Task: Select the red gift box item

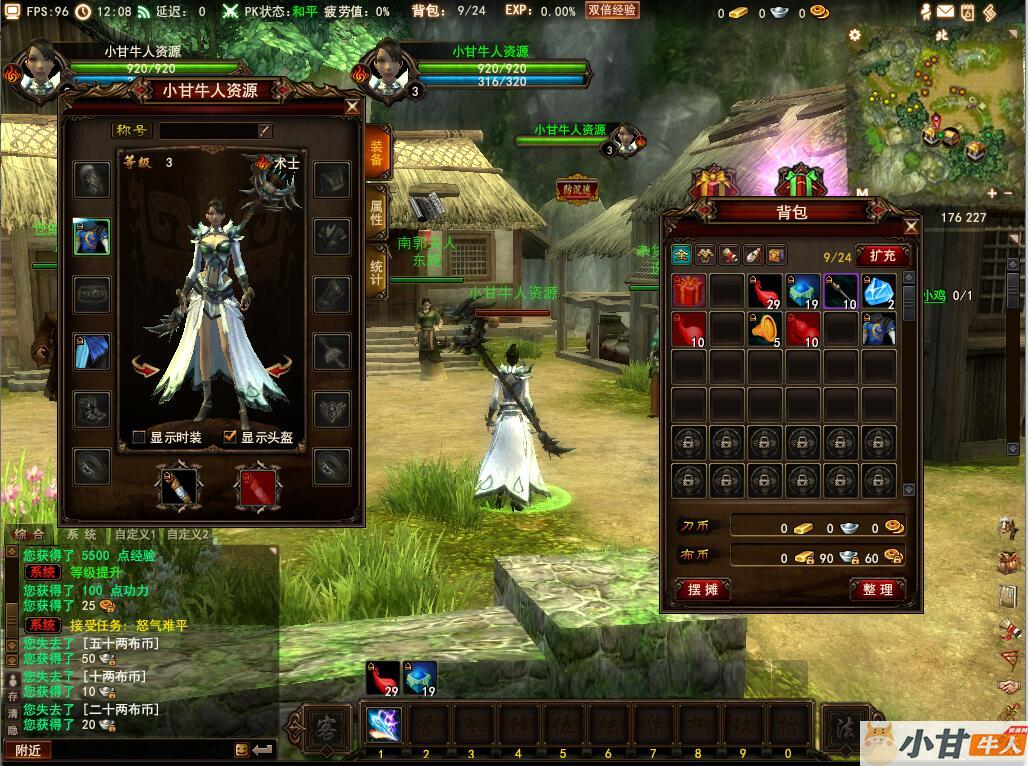Action: coord(688,291)
